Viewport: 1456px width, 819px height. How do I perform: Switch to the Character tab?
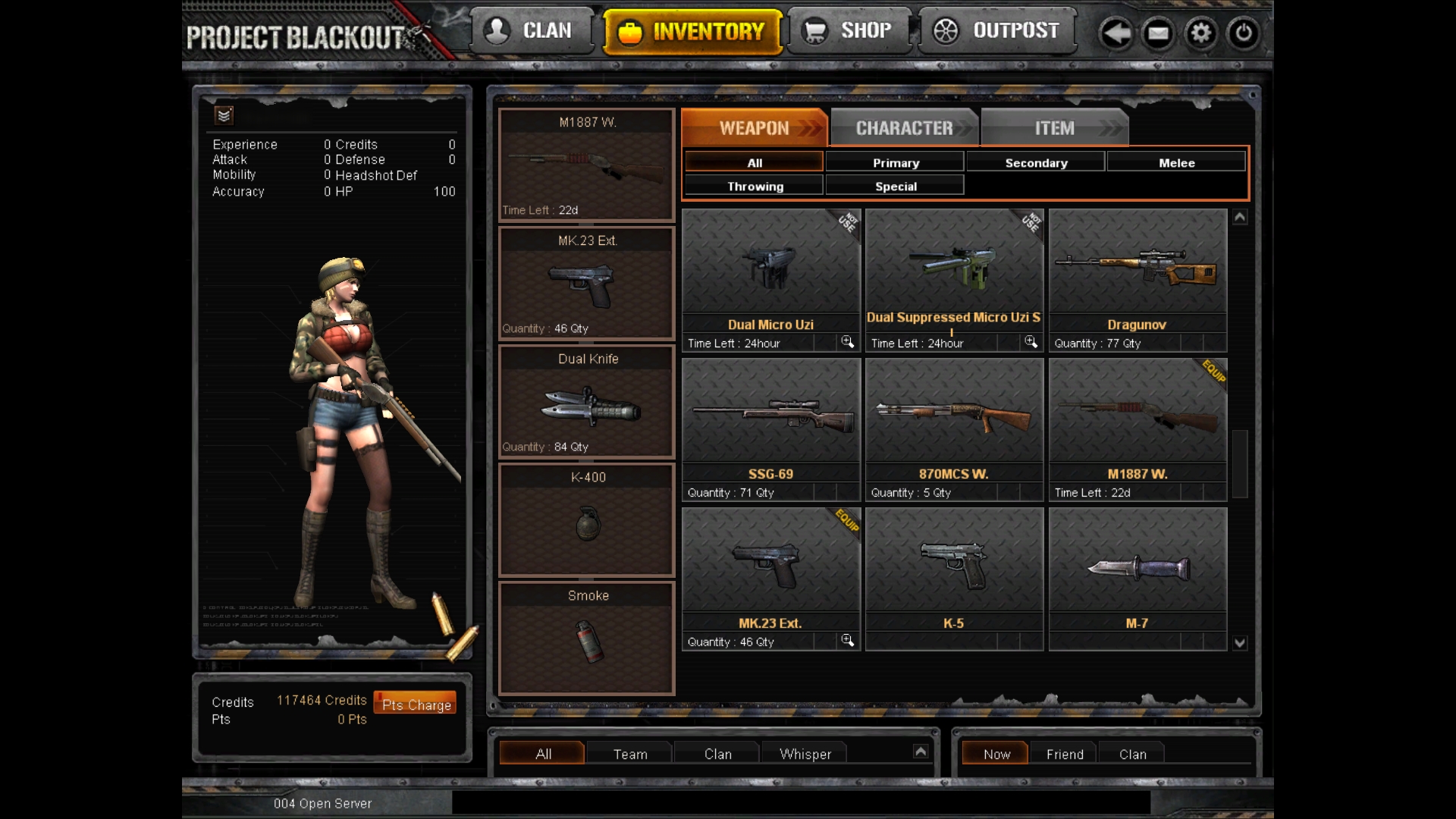coord(905,128)
